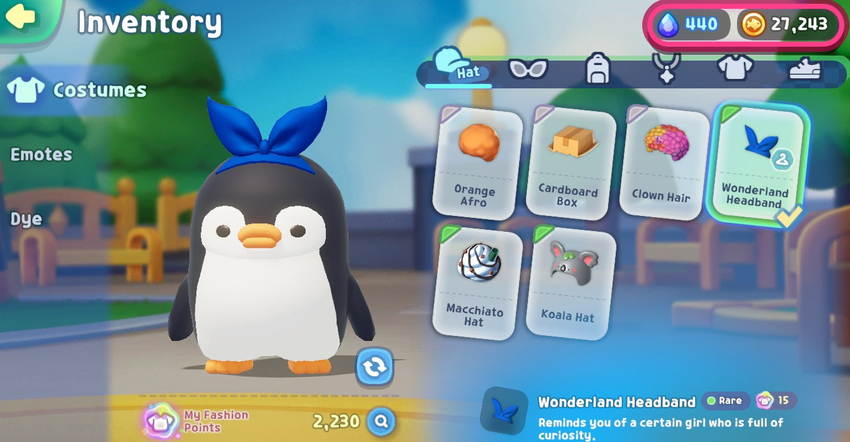Image resolution: width=850 pixels, height=442 pixels.
Task: Open the Dye section
Action: 26,219
